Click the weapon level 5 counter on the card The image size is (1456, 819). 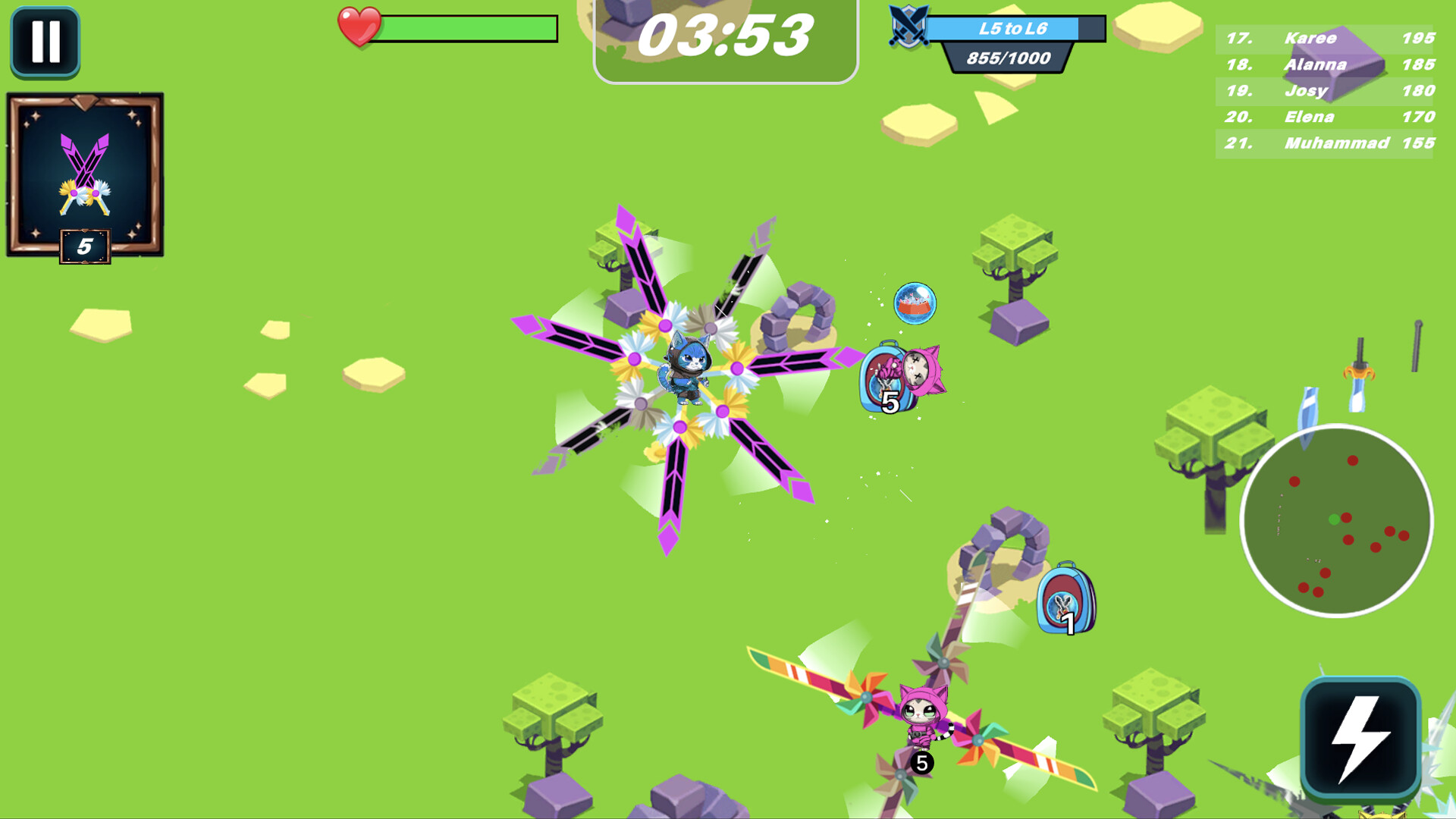[86, 246]
